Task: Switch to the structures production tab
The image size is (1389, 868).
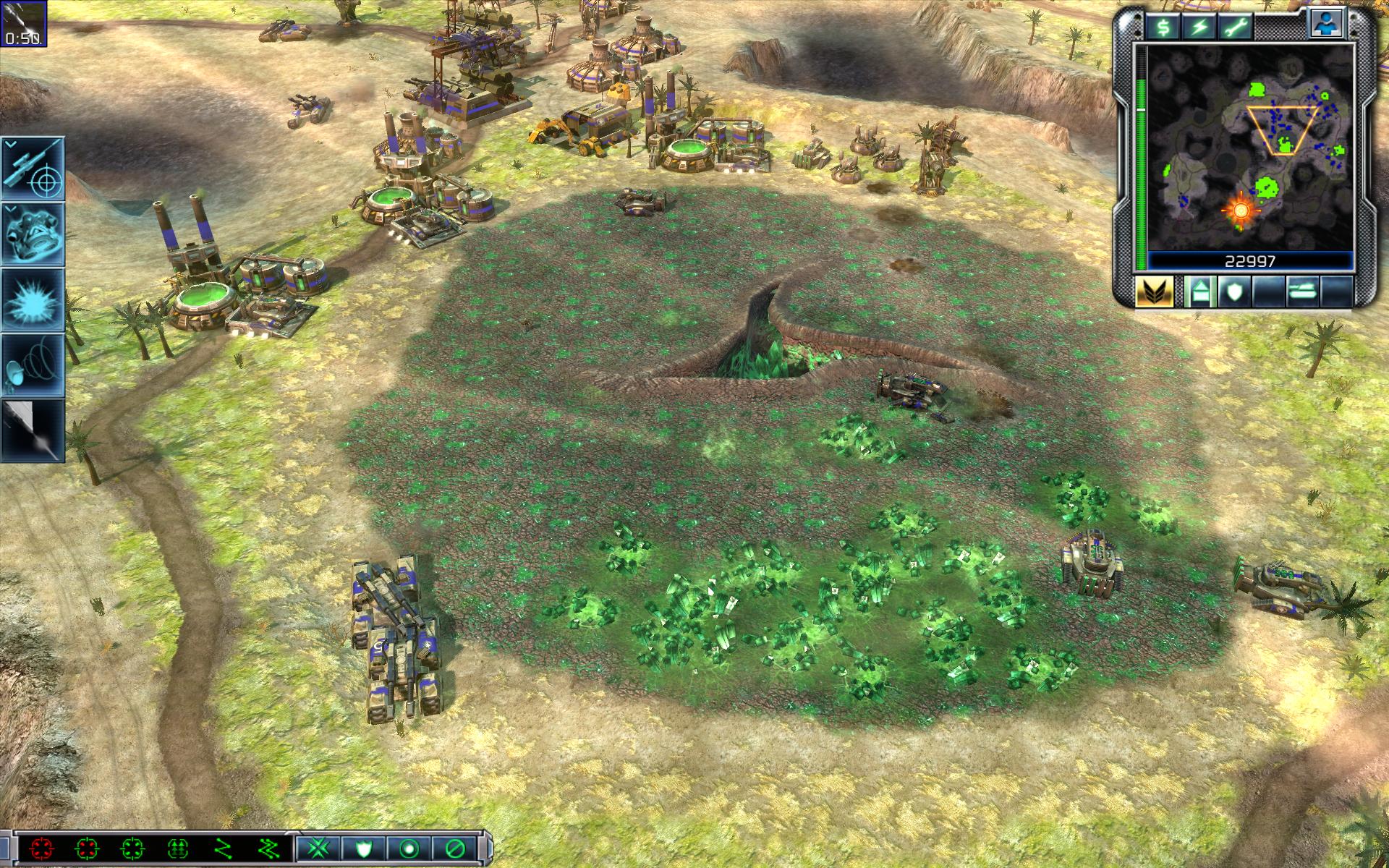Action: (1199, 291)
